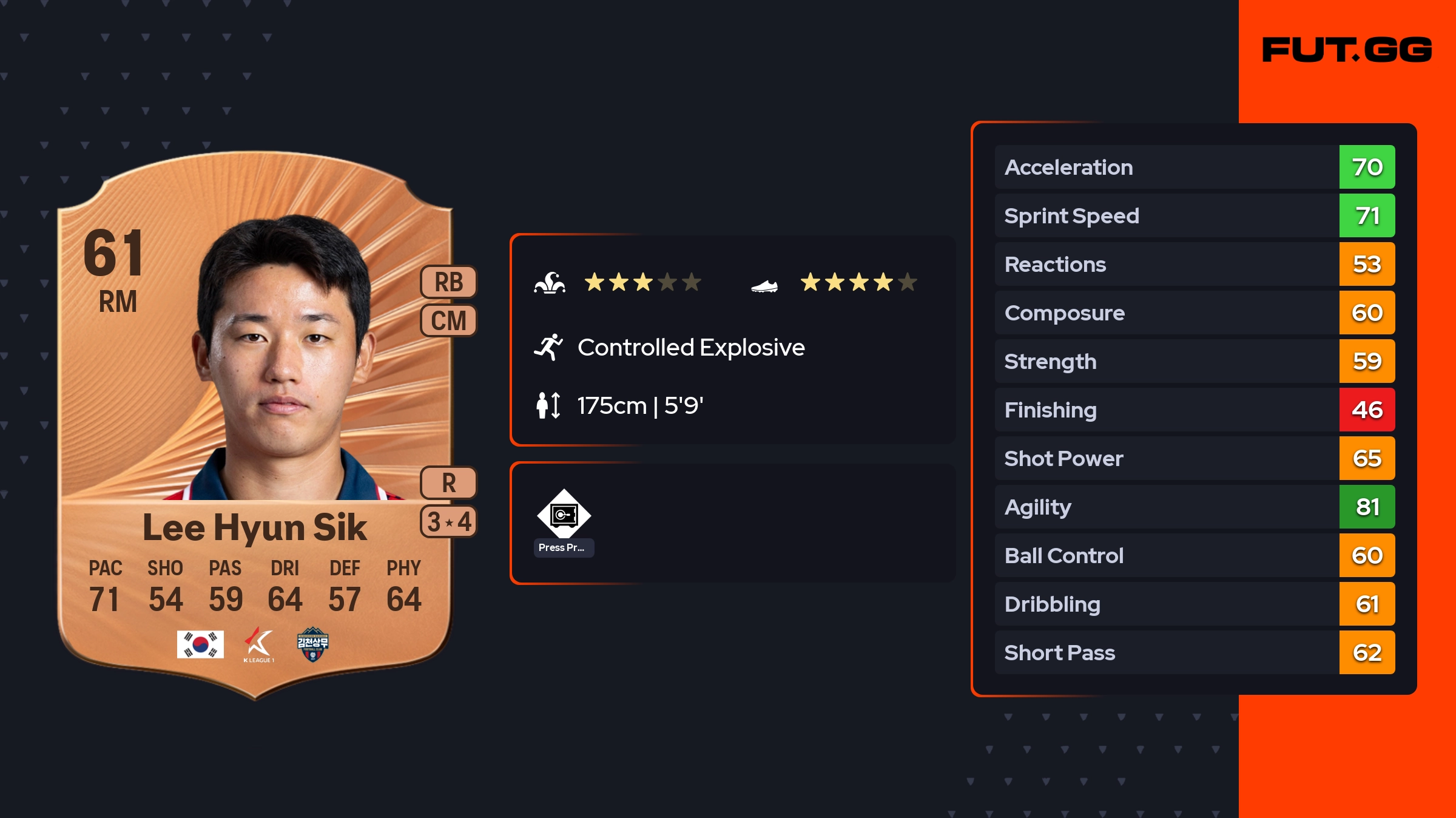Screen dimensions: 1456x818
Task: Select the South Korea flag on the card
Action: (200, 644)
